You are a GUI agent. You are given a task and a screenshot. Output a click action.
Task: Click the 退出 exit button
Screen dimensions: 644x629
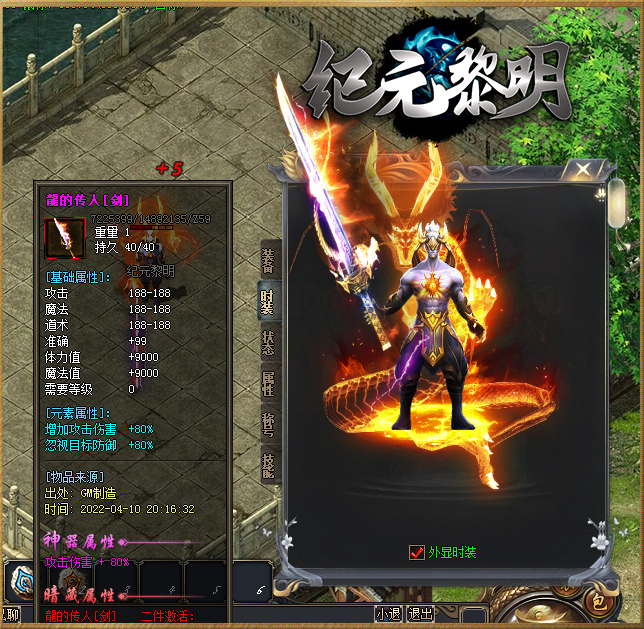click(421, 614)
